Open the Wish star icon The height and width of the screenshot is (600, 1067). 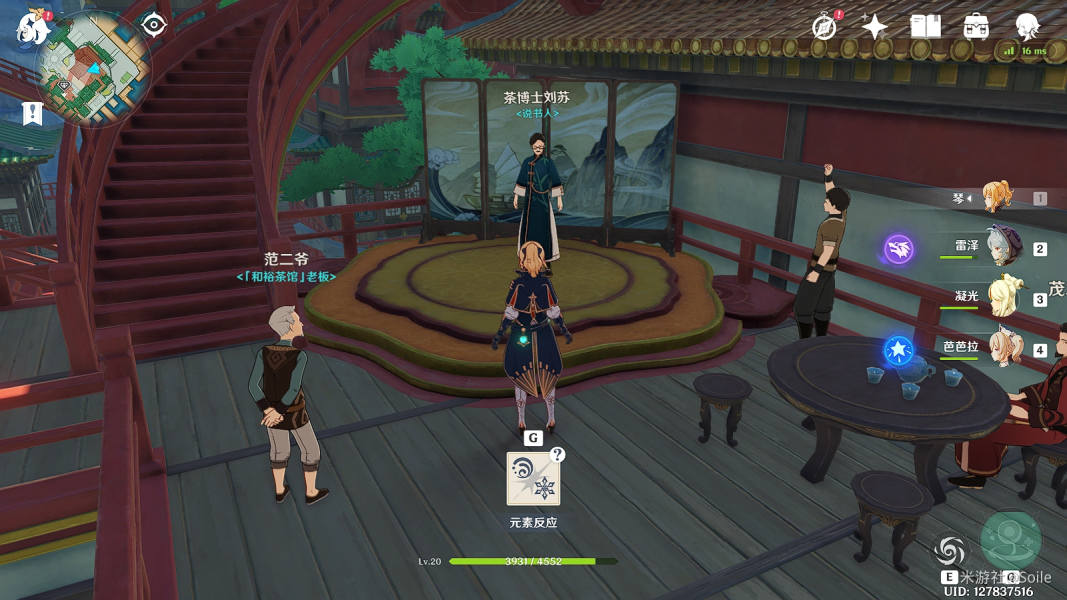875,27
